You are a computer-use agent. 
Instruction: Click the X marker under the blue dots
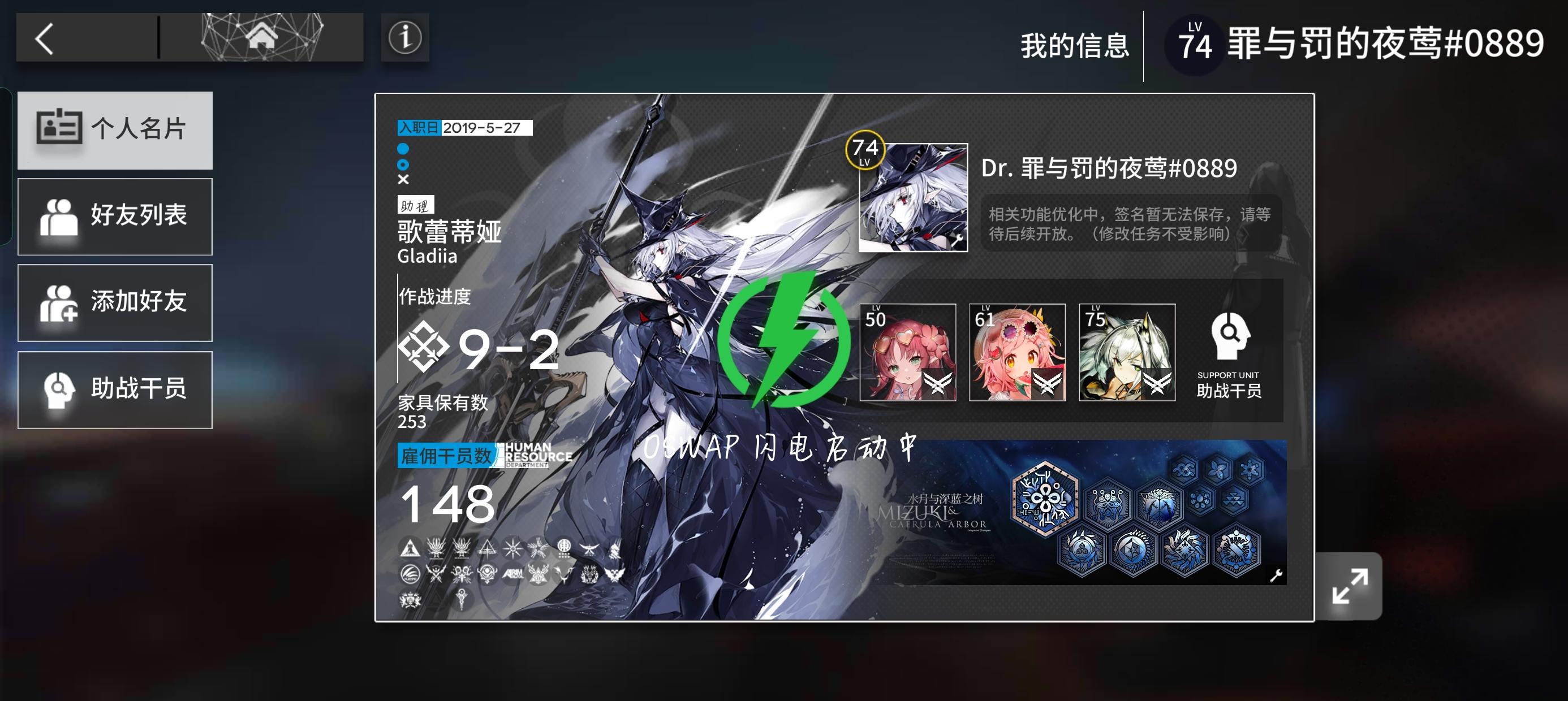[x=402, y=180]
